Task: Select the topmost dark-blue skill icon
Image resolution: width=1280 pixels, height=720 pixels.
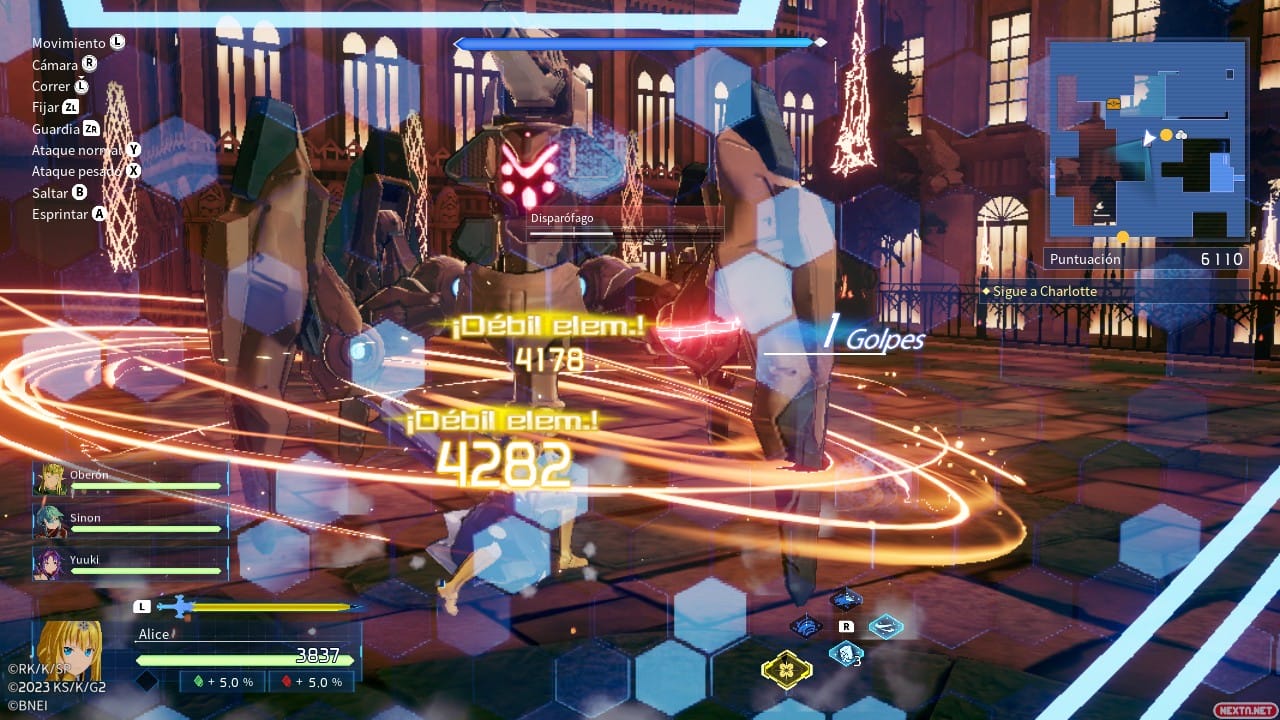Action: [x=846, y=599]
